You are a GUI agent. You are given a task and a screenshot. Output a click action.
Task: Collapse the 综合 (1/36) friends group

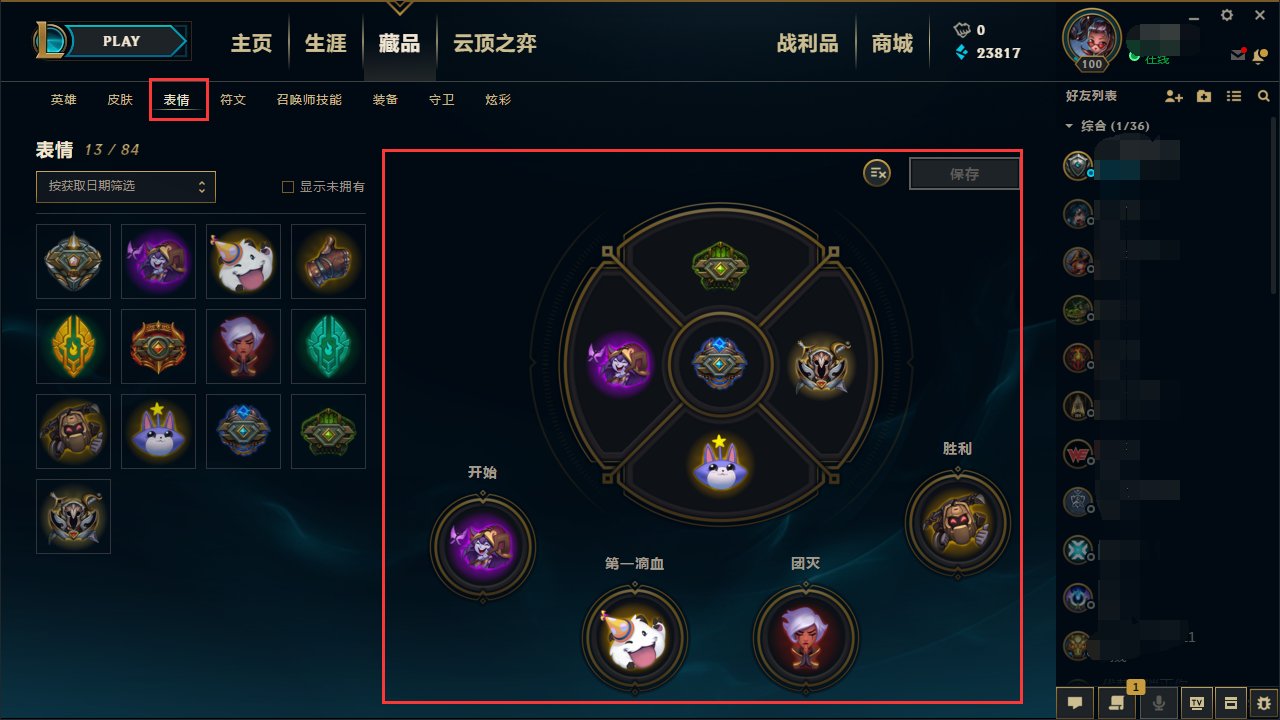[x=1068, y=125]
